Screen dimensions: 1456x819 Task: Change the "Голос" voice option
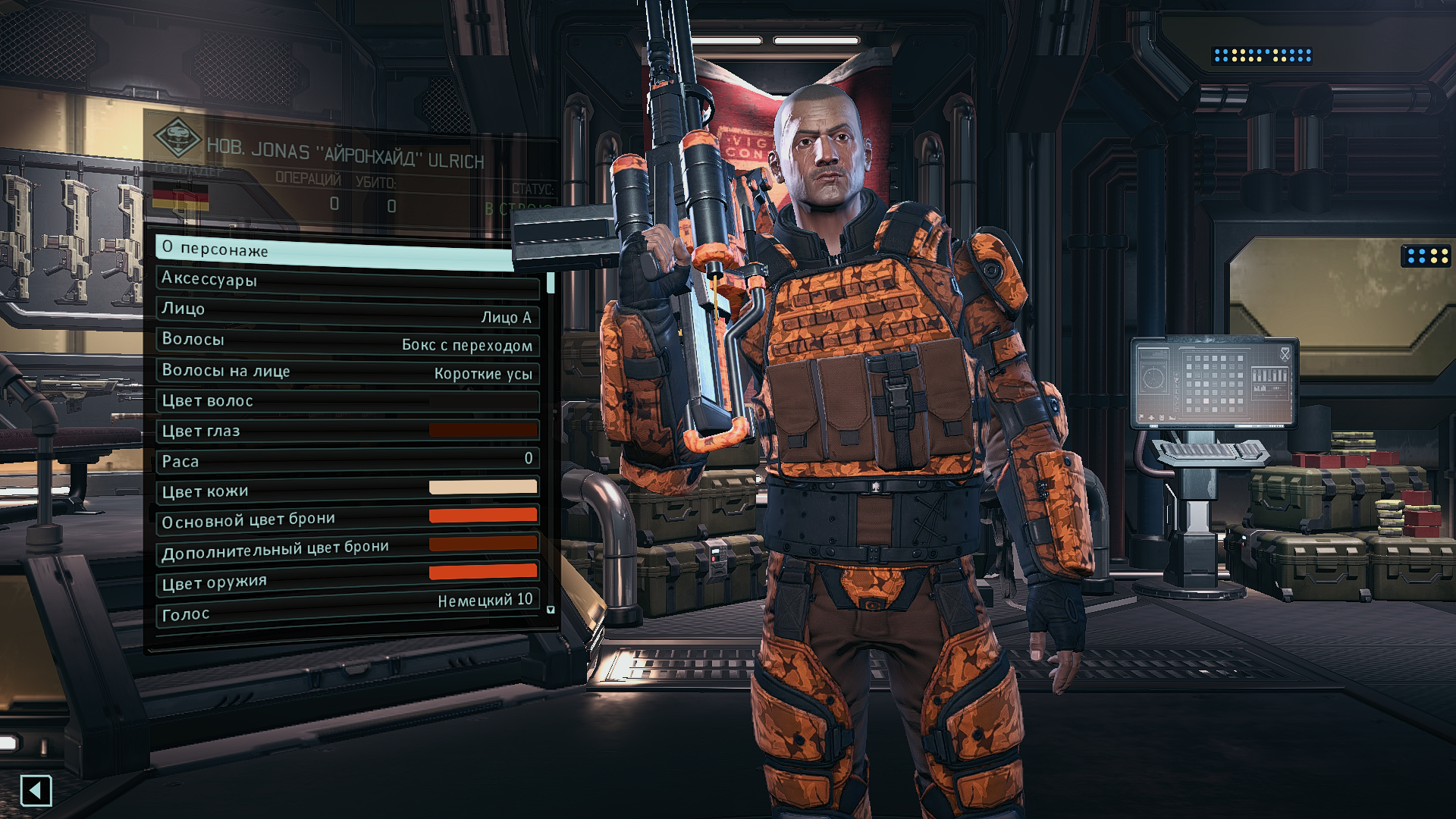point(347,609)
